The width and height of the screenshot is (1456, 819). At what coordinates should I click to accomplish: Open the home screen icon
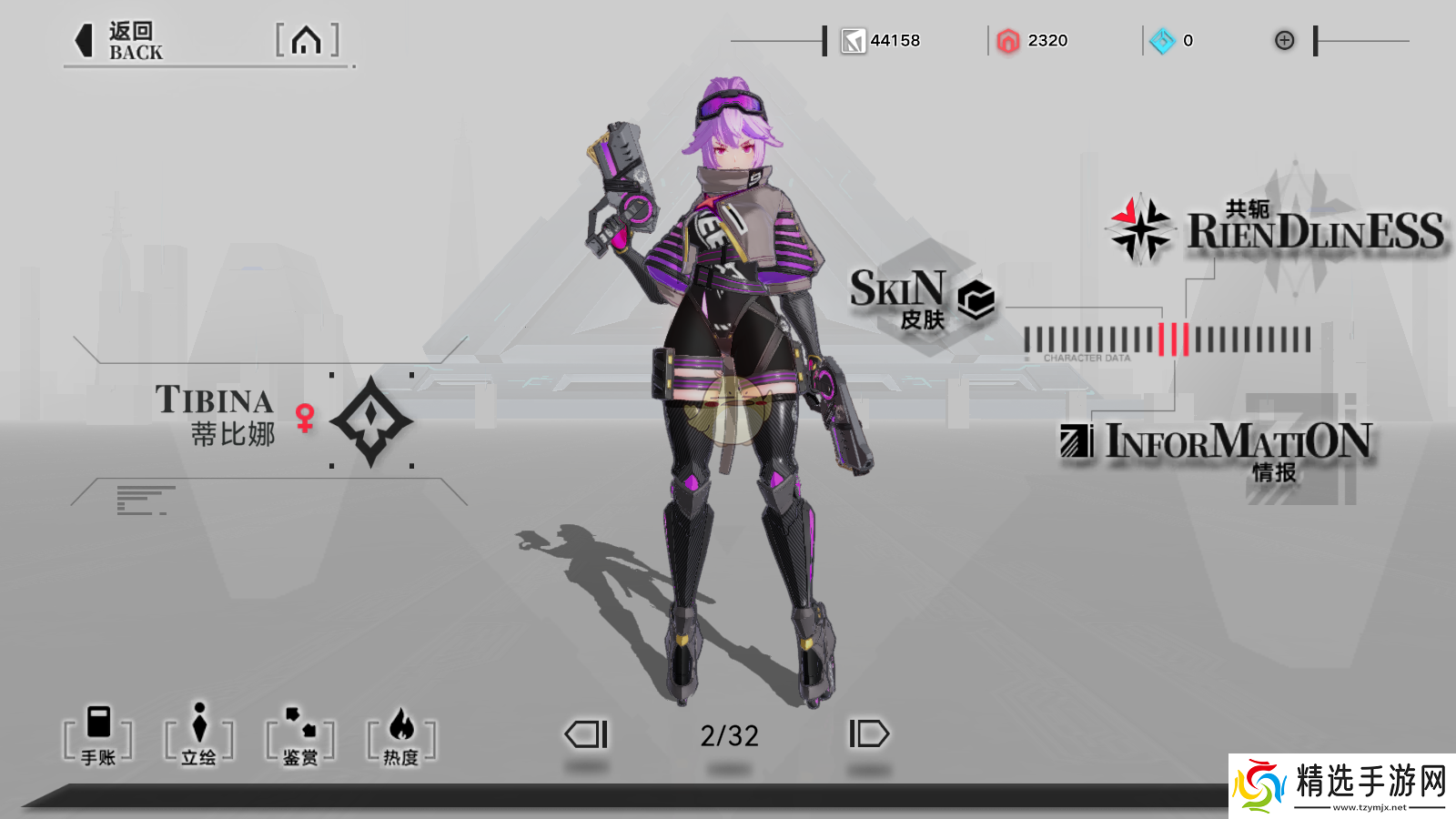coord(307,41)
